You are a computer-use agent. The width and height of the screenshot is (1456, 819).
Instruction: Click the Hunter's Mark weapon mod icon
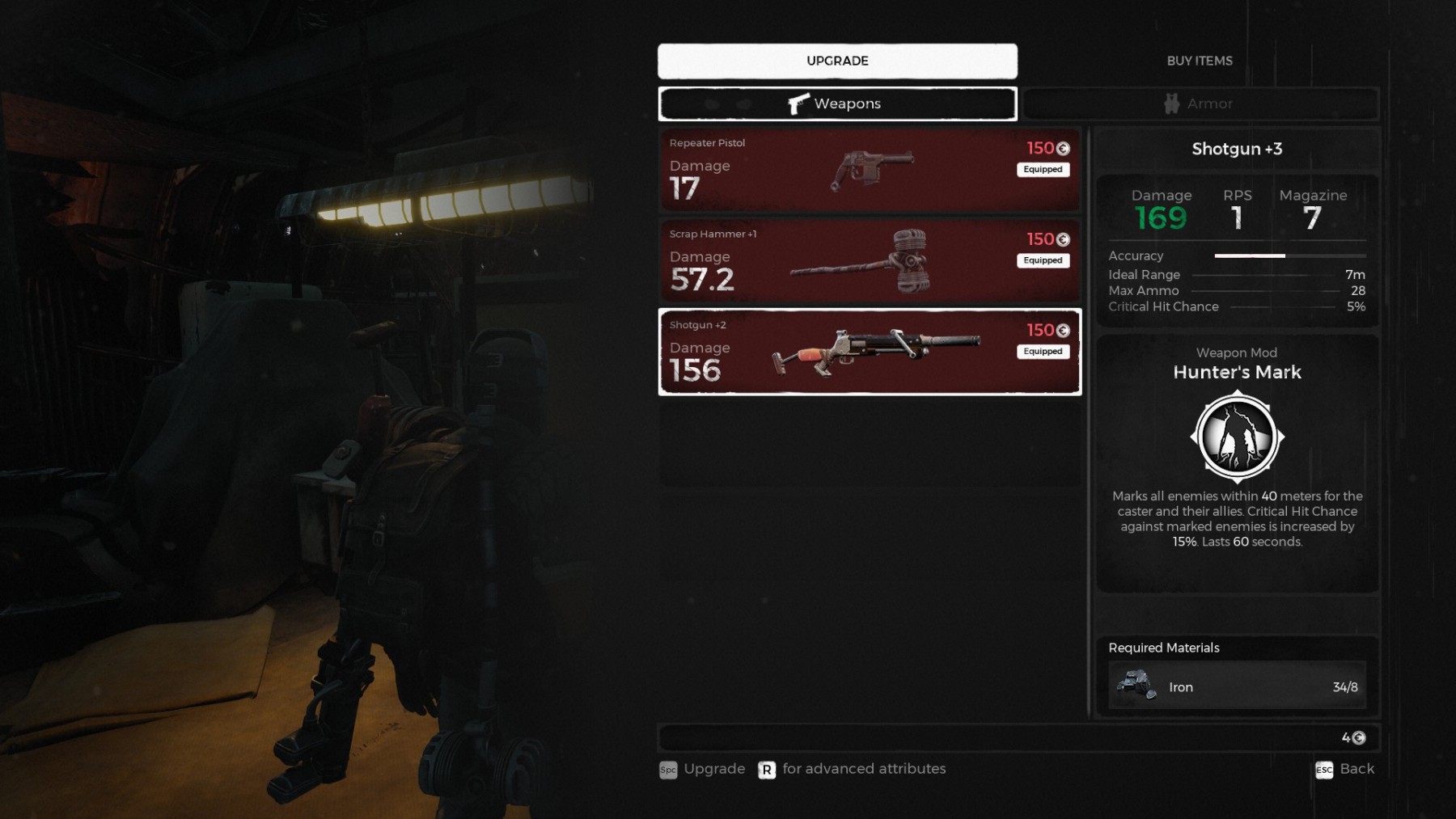1237,437
